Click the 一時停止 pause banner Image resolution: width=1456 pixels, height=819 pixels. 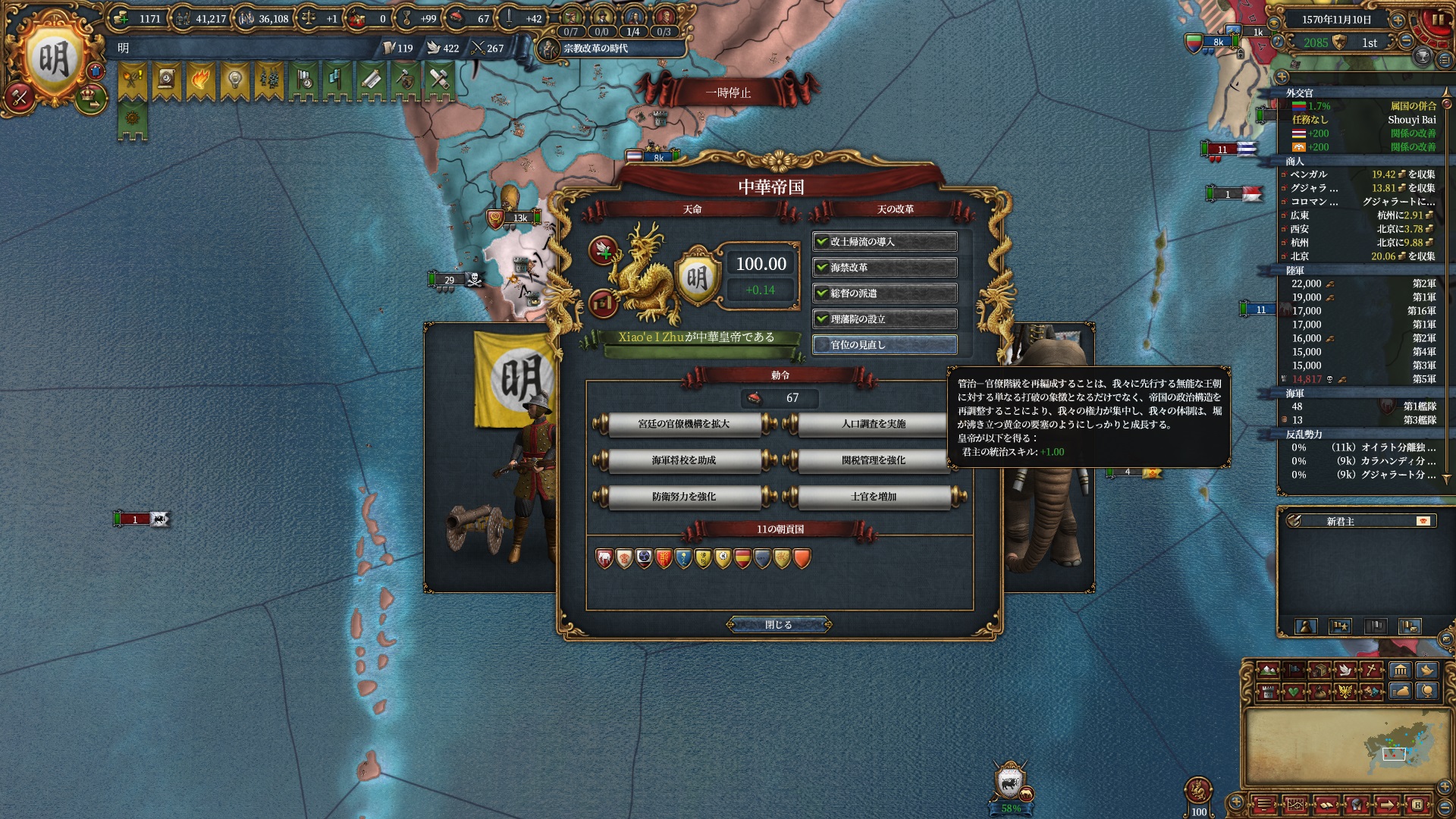click(x=728, y=93)
